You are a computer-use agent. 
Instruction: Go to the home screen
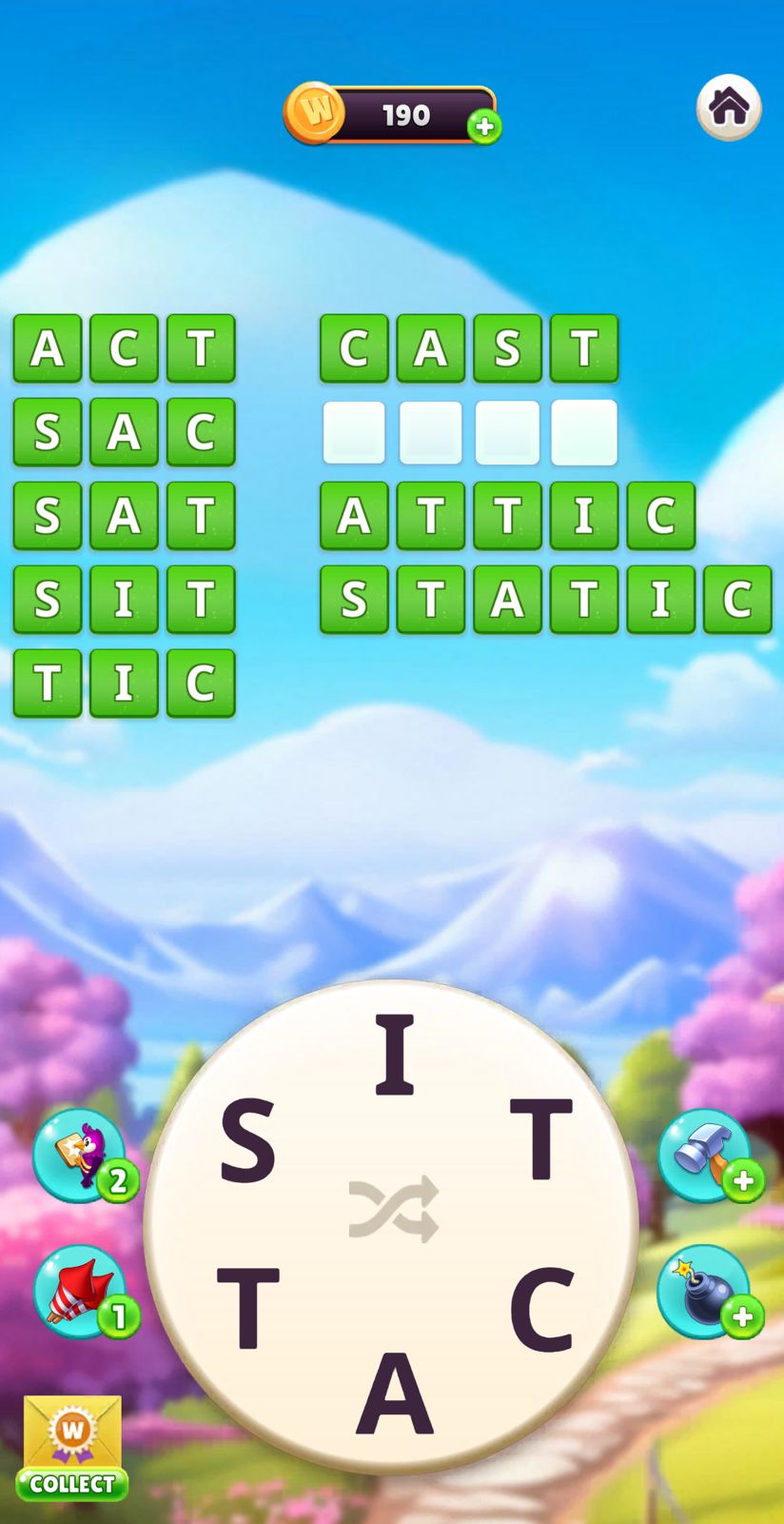tap(729, 107)
